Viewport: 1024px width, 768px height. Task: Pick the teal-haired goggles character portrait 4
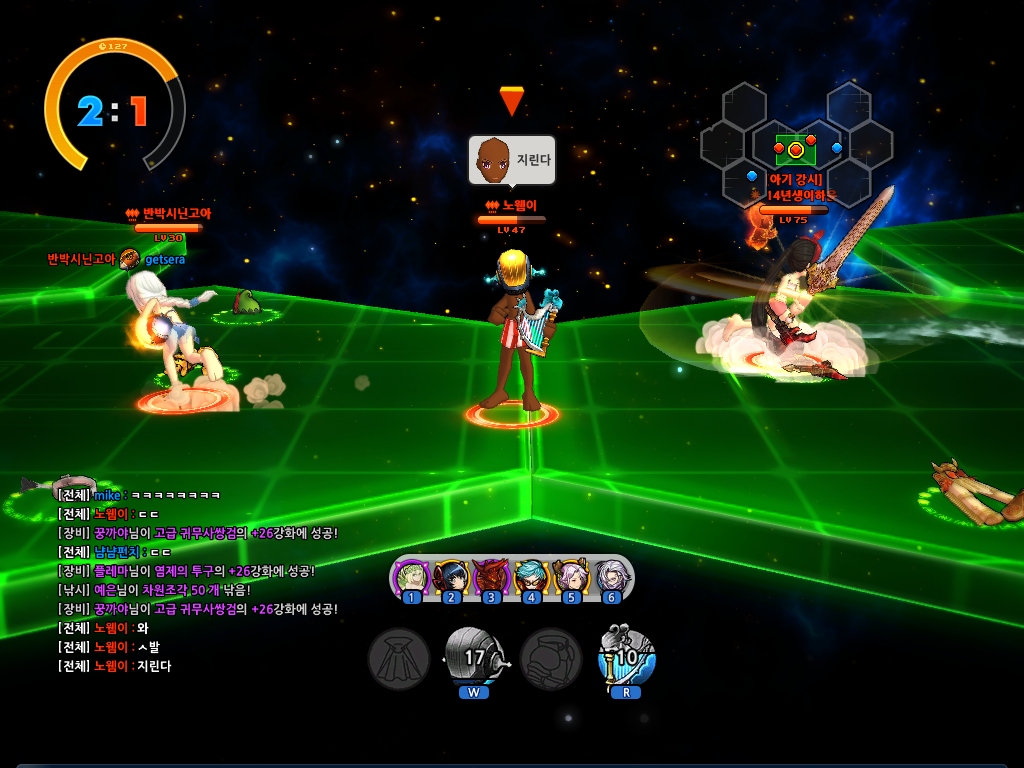[531, 577]
